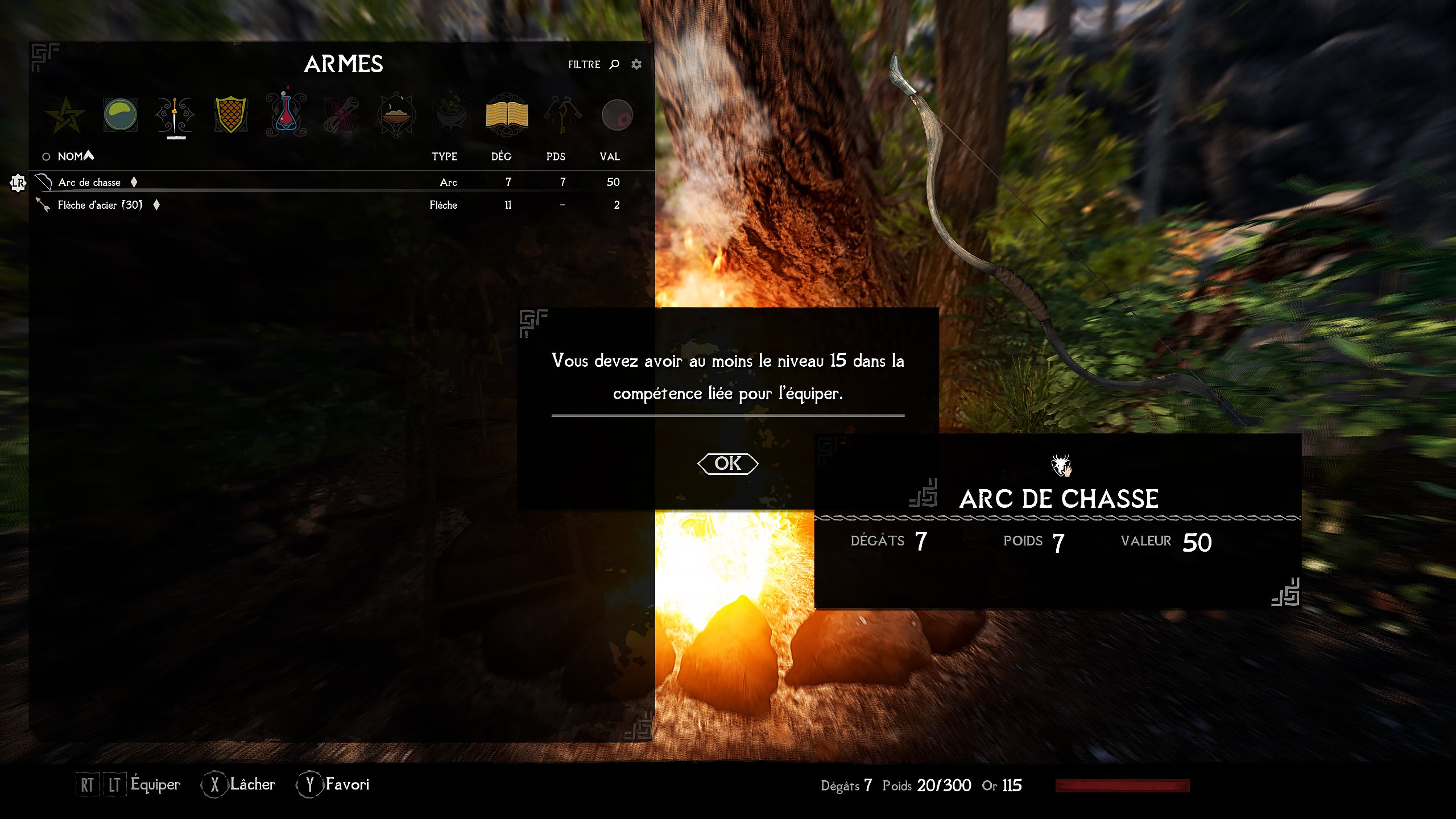Sort weapons by DÉG damage column

click(501, 156)
